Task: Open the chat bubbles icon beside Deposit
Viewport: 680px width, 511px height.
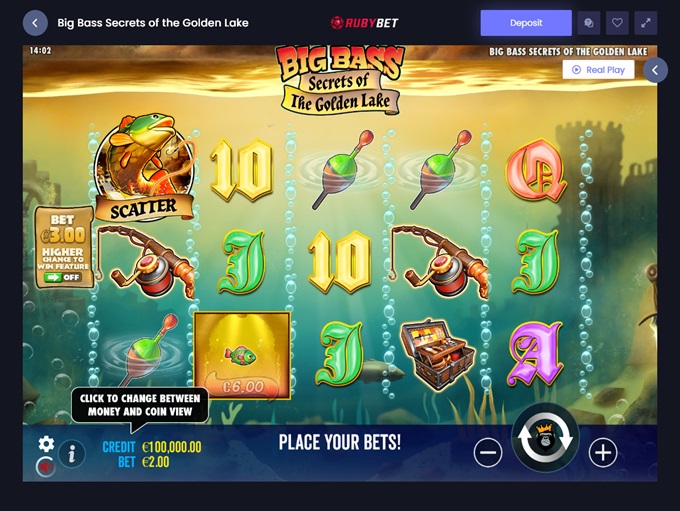Action: pos(589,23)
